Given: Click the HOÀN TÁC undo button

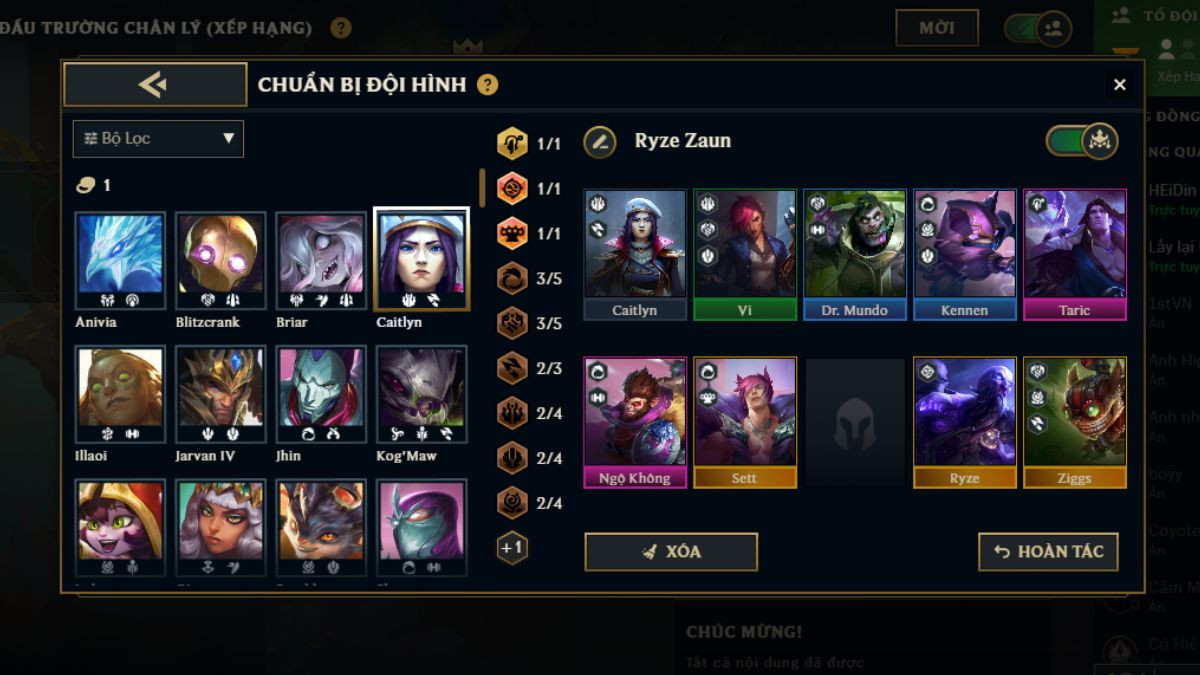Looking at the screenshot, I should click(1048, 552).
